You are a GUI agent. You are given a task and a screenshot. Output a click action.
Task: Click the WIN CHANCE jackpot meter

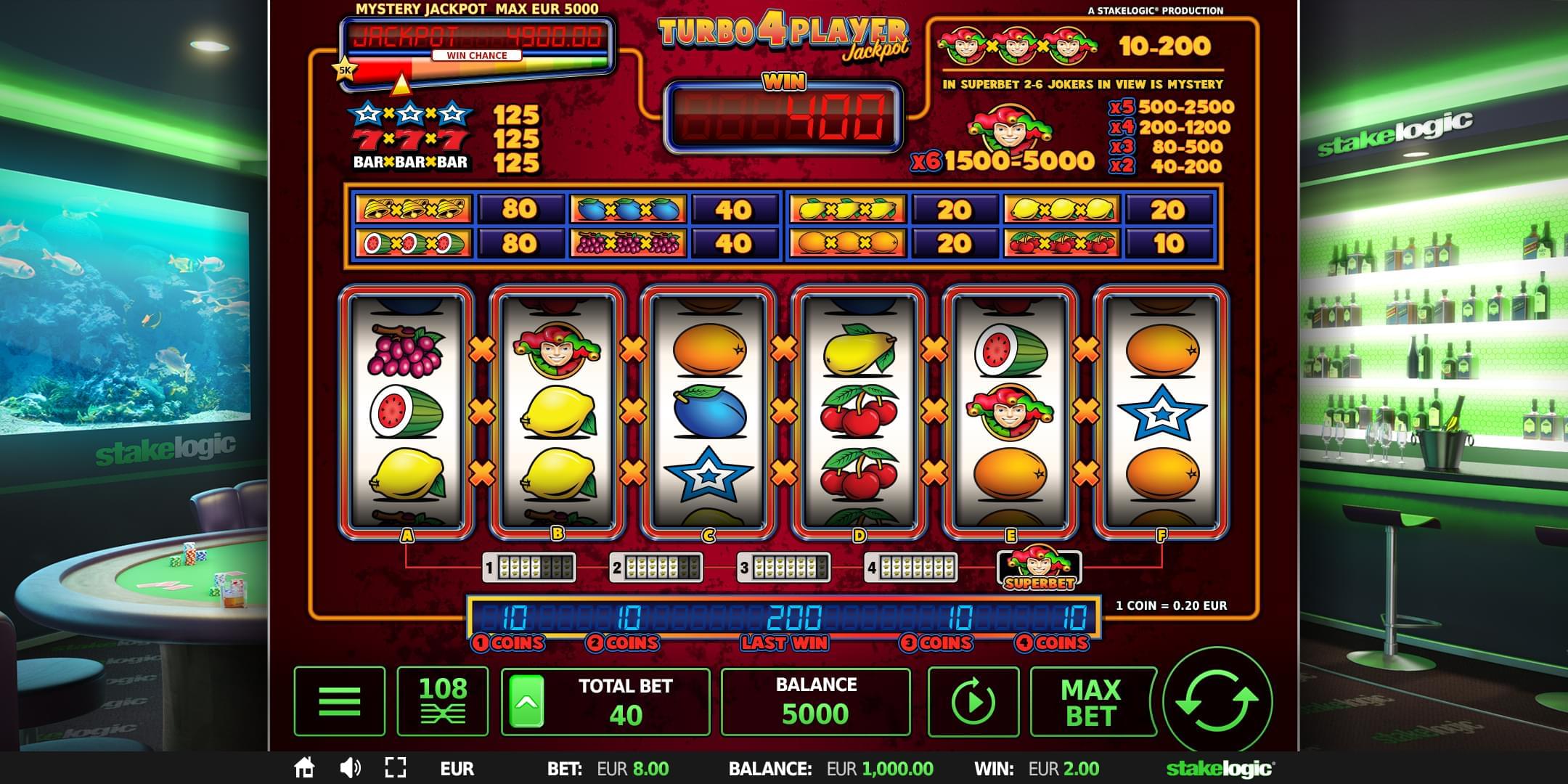coord(475,54)
